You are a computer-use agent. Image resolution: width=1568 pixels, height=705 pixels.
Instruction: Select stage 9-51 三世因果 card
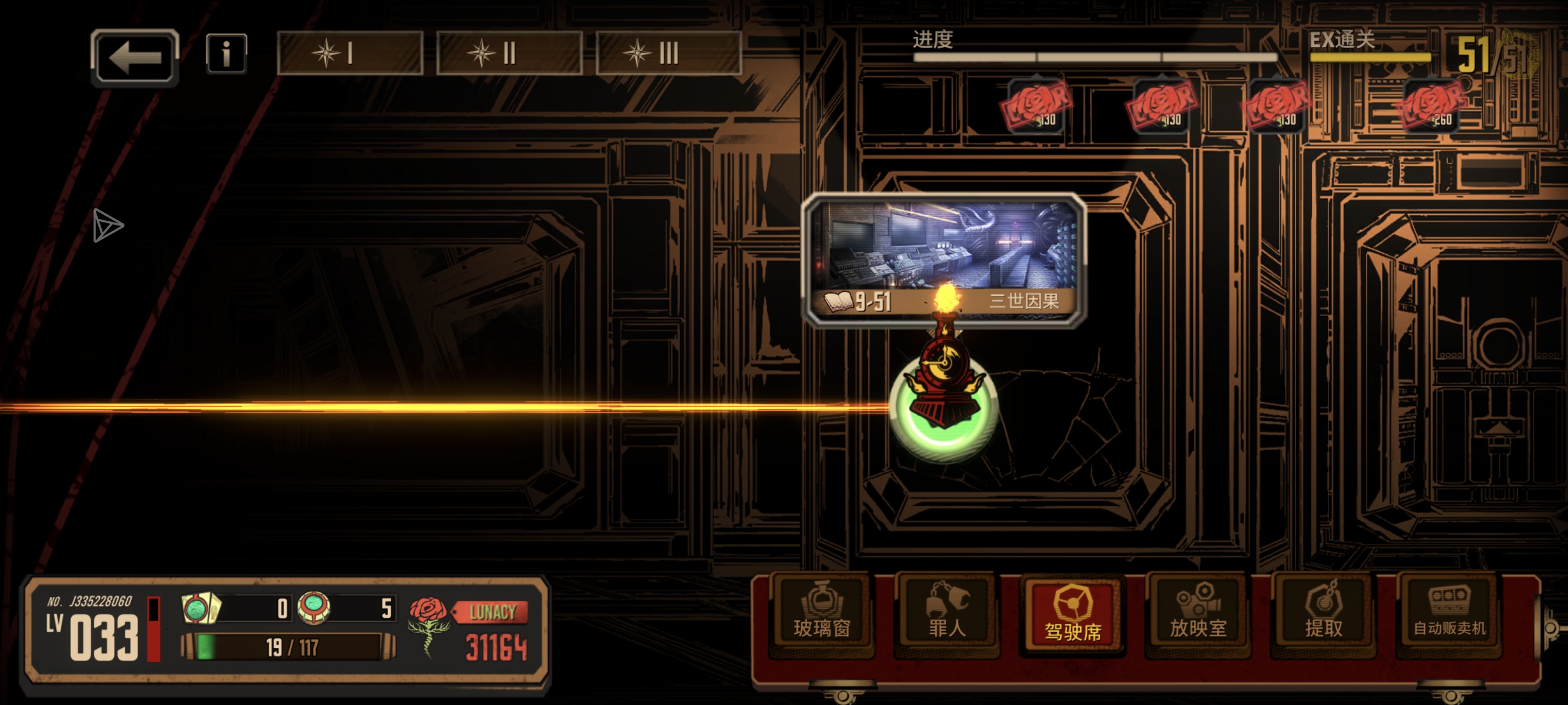[x=944, y=258]
